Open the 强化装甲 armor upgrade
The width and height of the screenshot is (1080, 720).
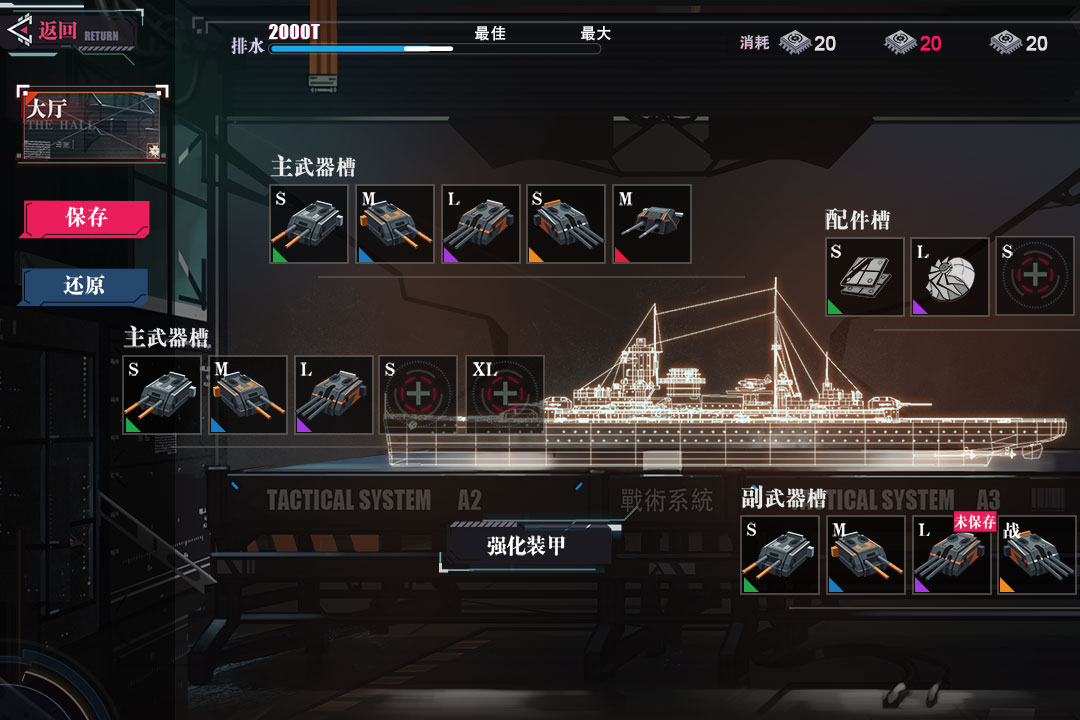(x=527, y=546)
